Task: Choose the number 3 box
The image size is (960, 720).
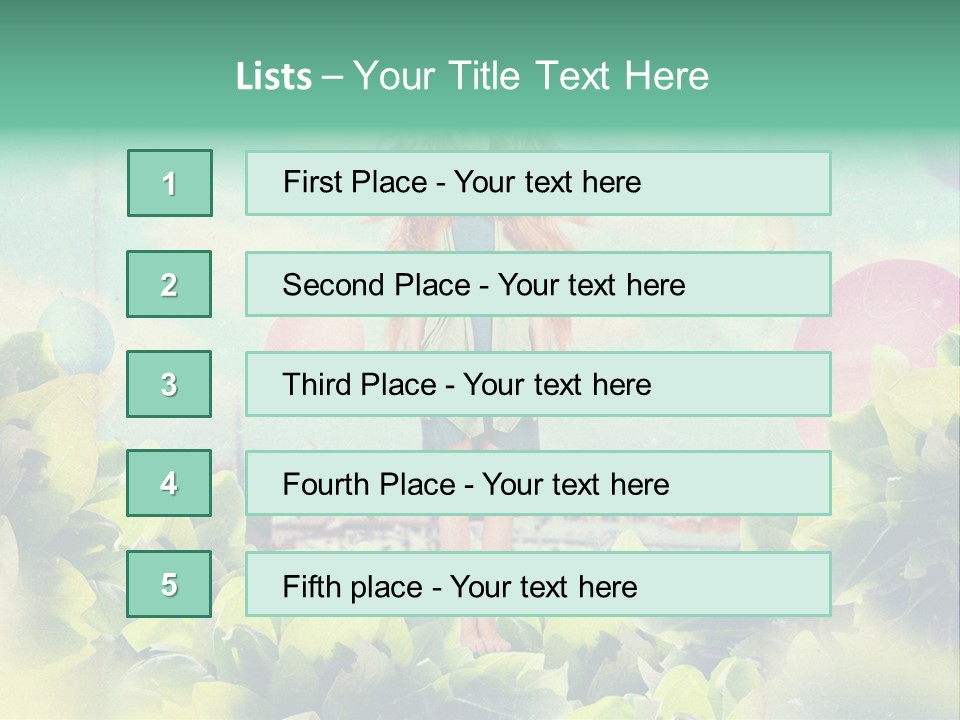Action: click(x=169, y=384)
